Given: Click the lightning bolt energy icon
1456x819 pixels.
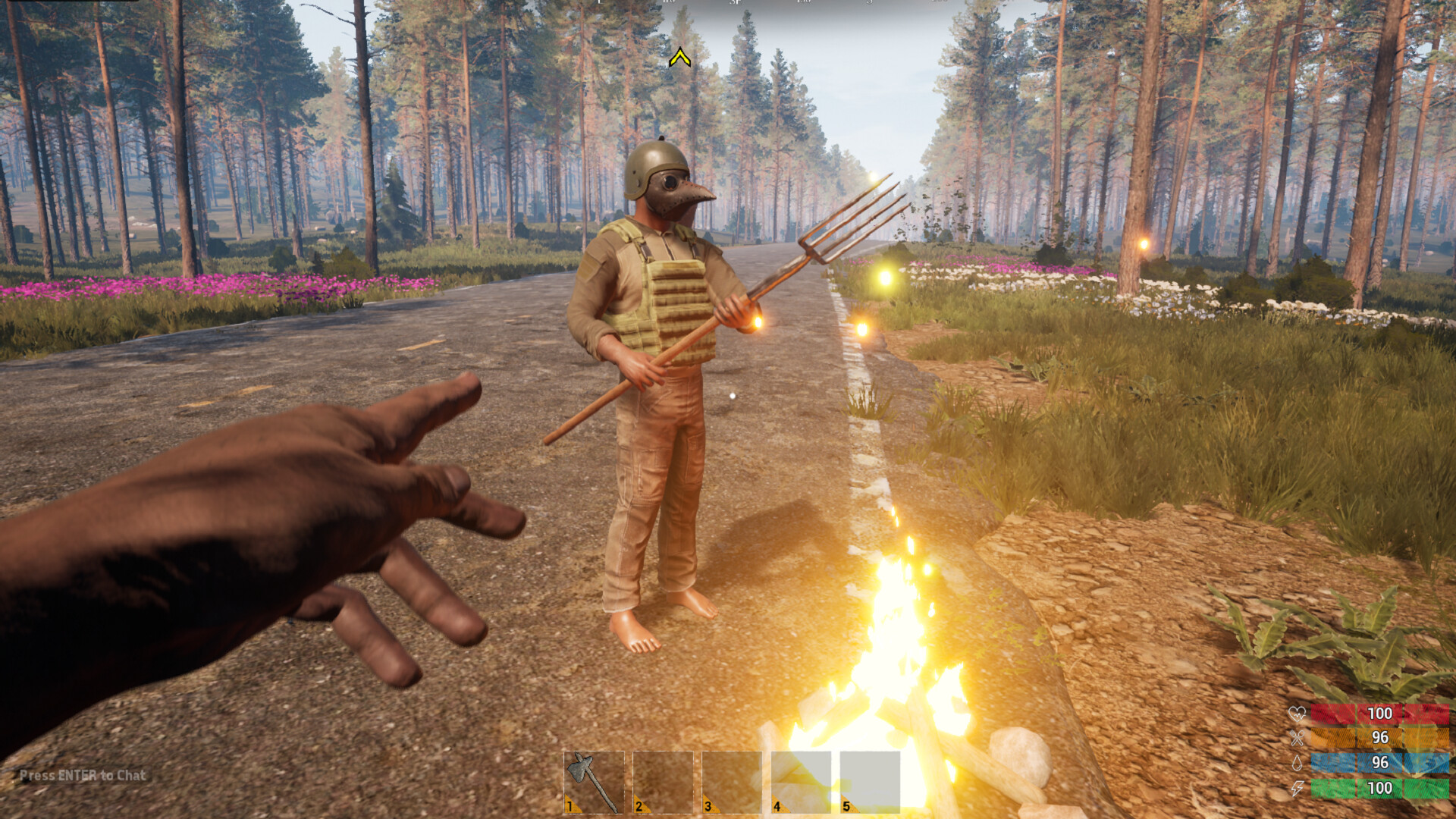Looking at the screenshot, I should pyautogui.click(x=1296, y=787).
